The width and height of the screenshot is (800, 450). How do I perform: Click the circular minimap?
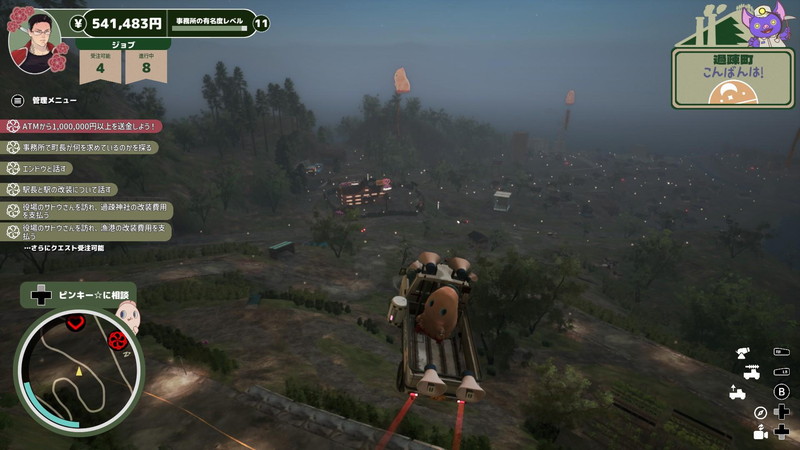[x=78, y=370]
